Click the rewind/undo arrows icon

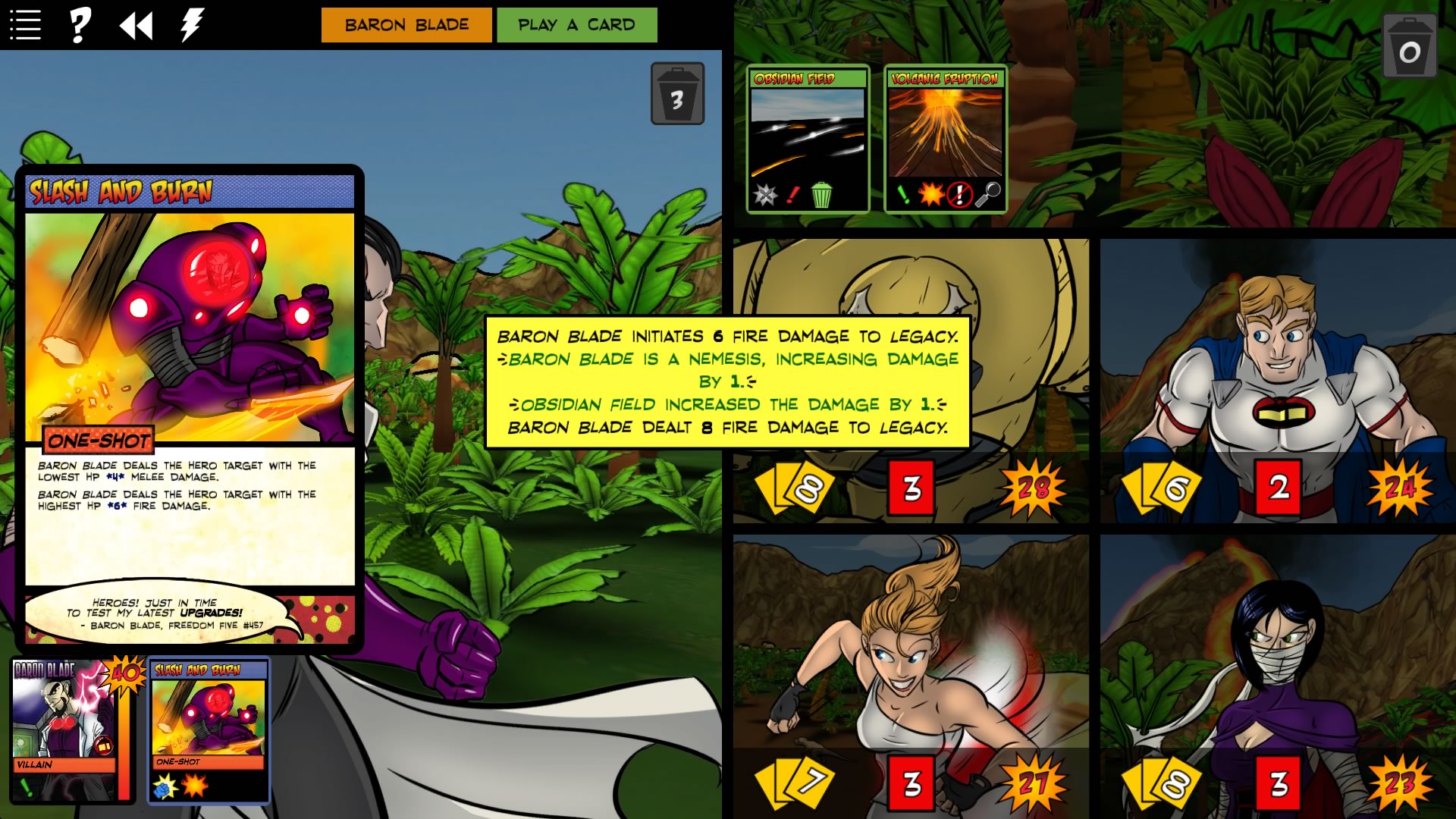point(135,25)
